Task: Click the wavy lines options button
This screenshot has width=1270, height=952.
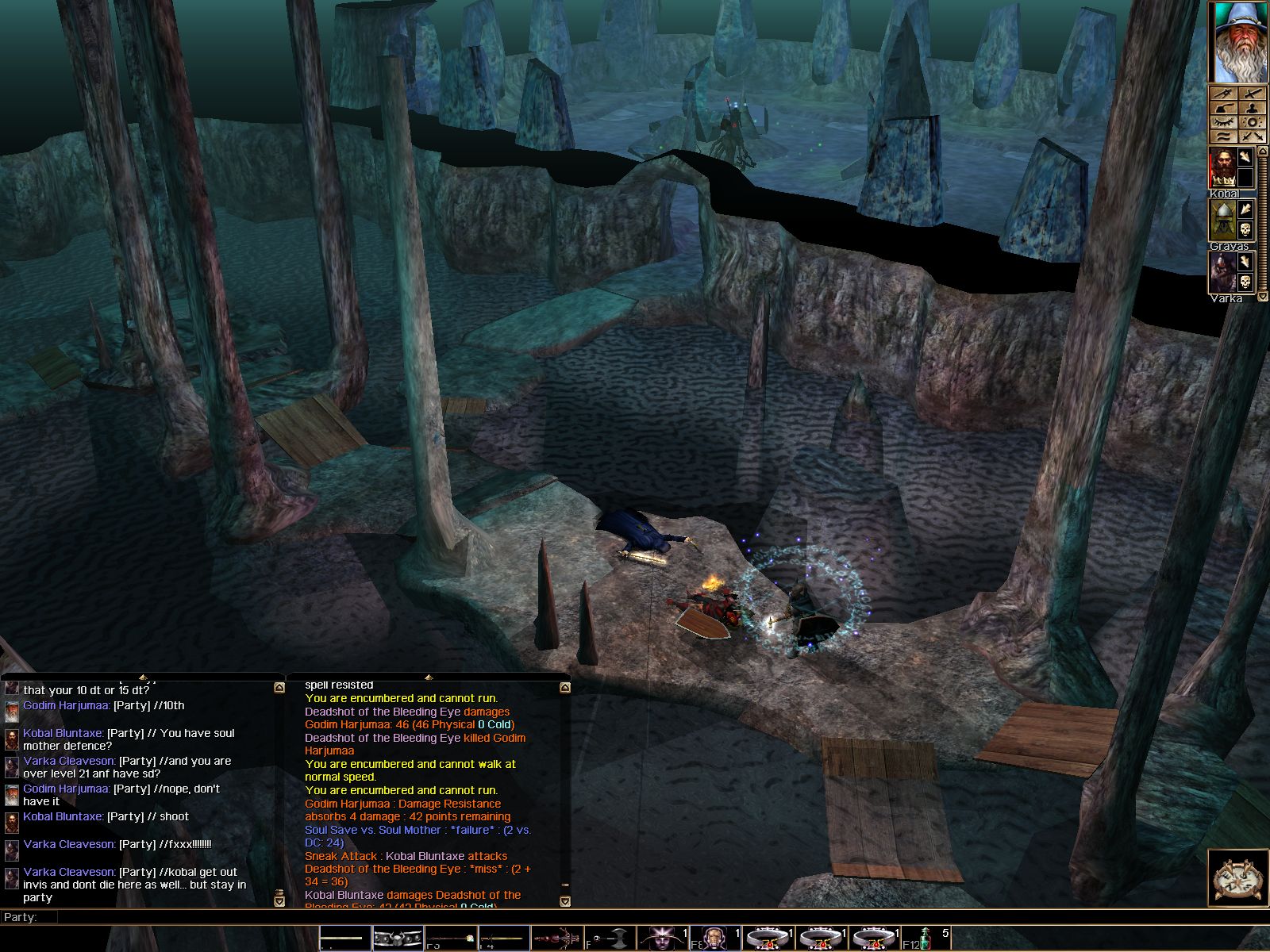Action: [1223, 136]
